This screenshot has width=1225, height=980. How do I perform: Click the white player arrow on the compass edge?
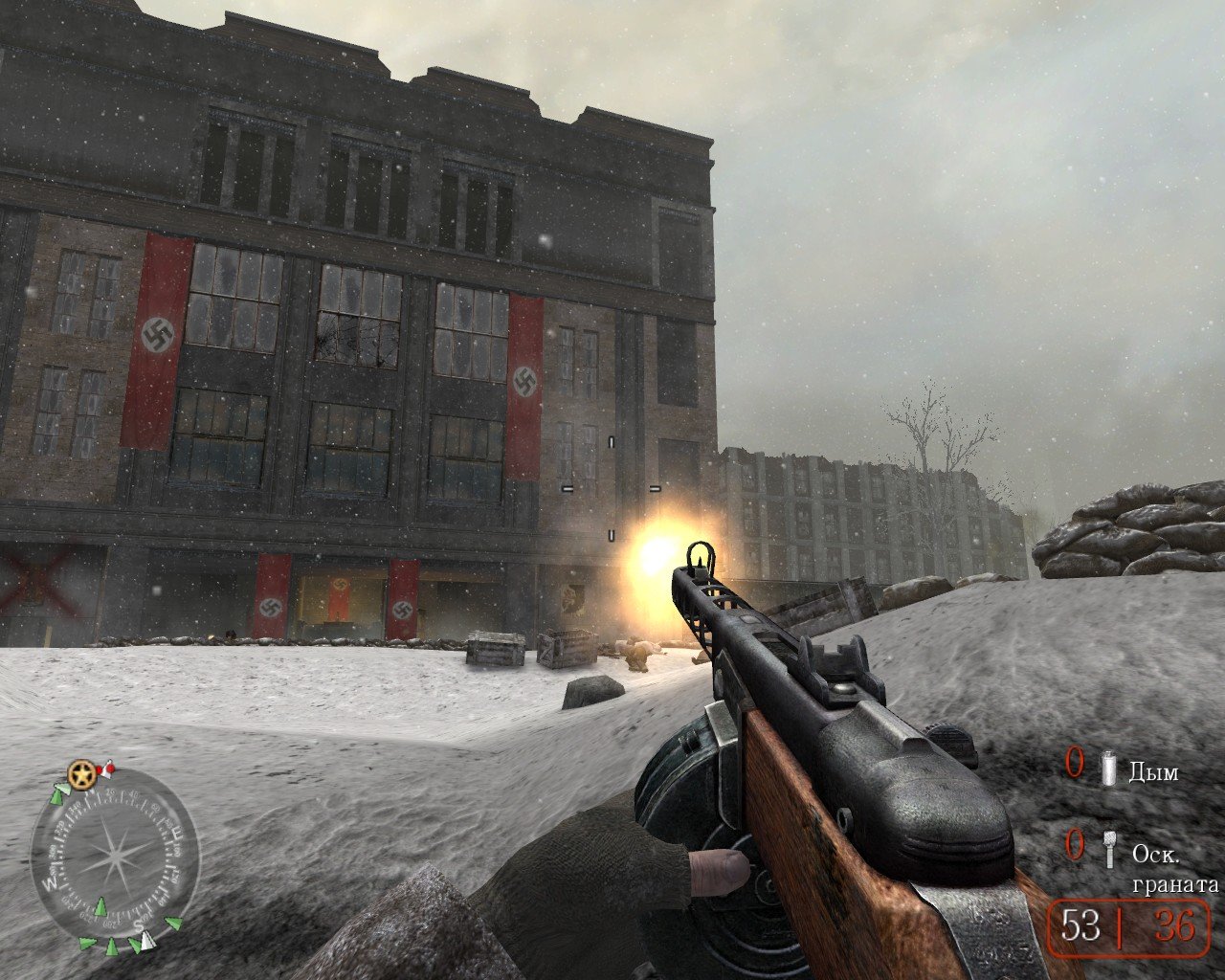145,939
